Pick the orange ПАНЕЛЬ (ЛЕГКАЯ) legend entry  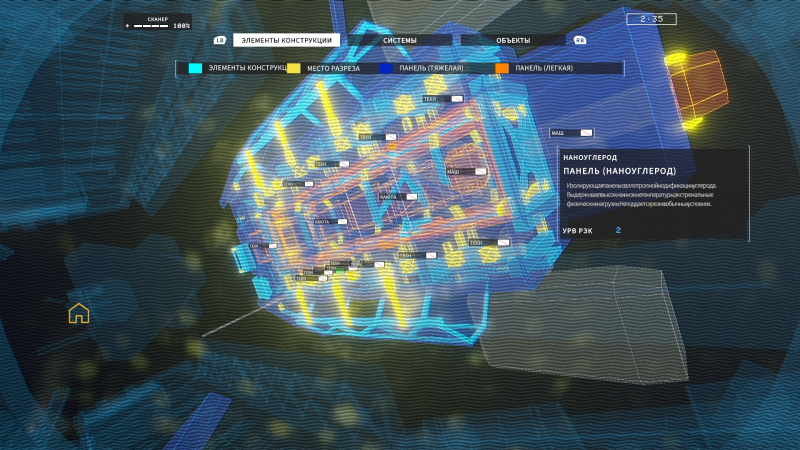(x=543, y=68)
